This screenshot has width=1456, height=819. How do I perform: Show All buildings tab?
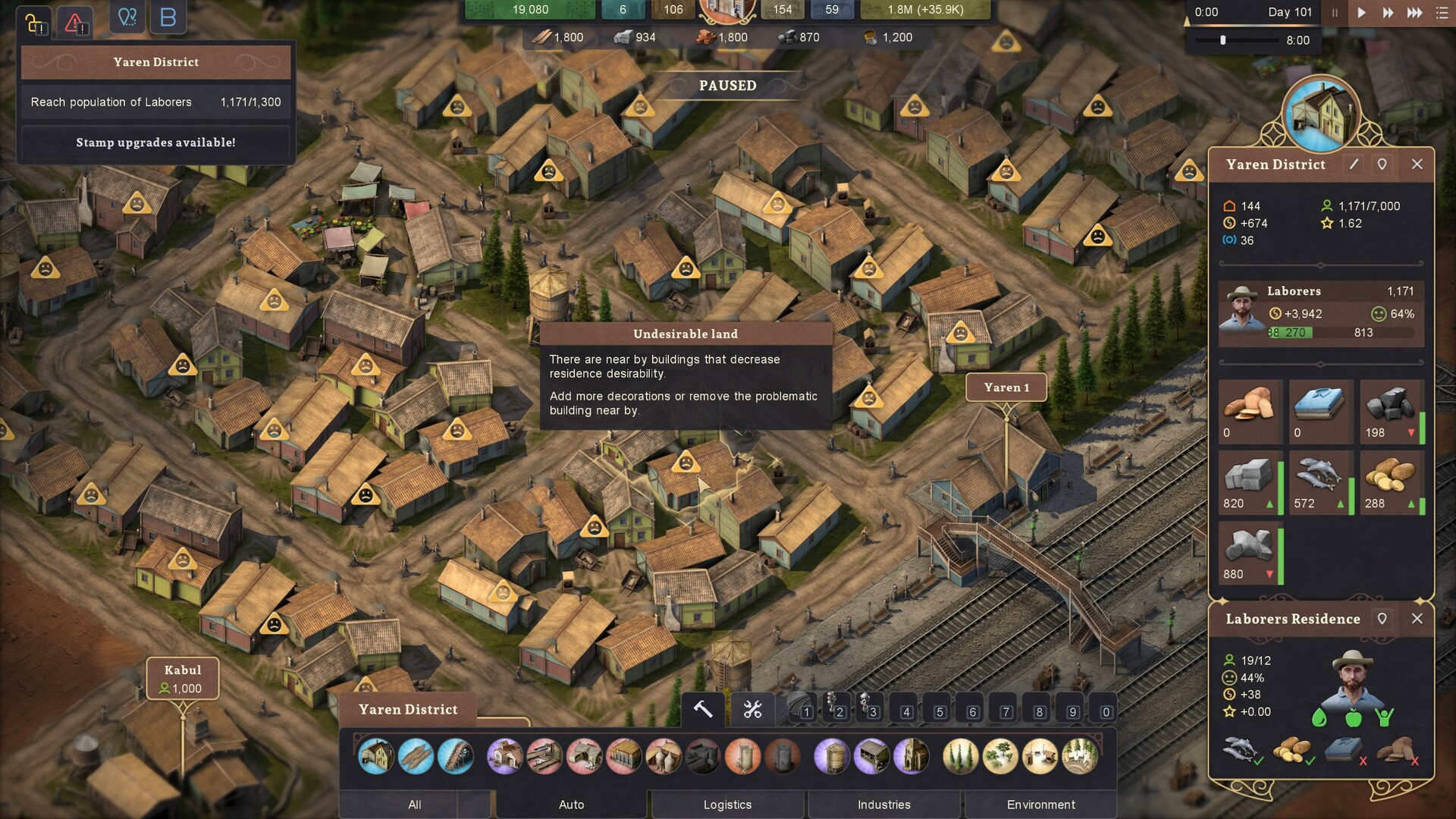tap(414, 805)
